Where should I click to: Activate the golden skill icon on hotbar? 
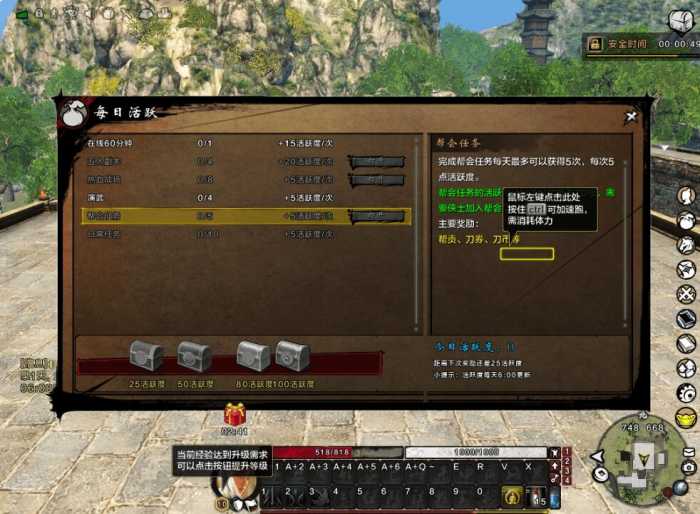pyautogui.click(x=512, y=494)
